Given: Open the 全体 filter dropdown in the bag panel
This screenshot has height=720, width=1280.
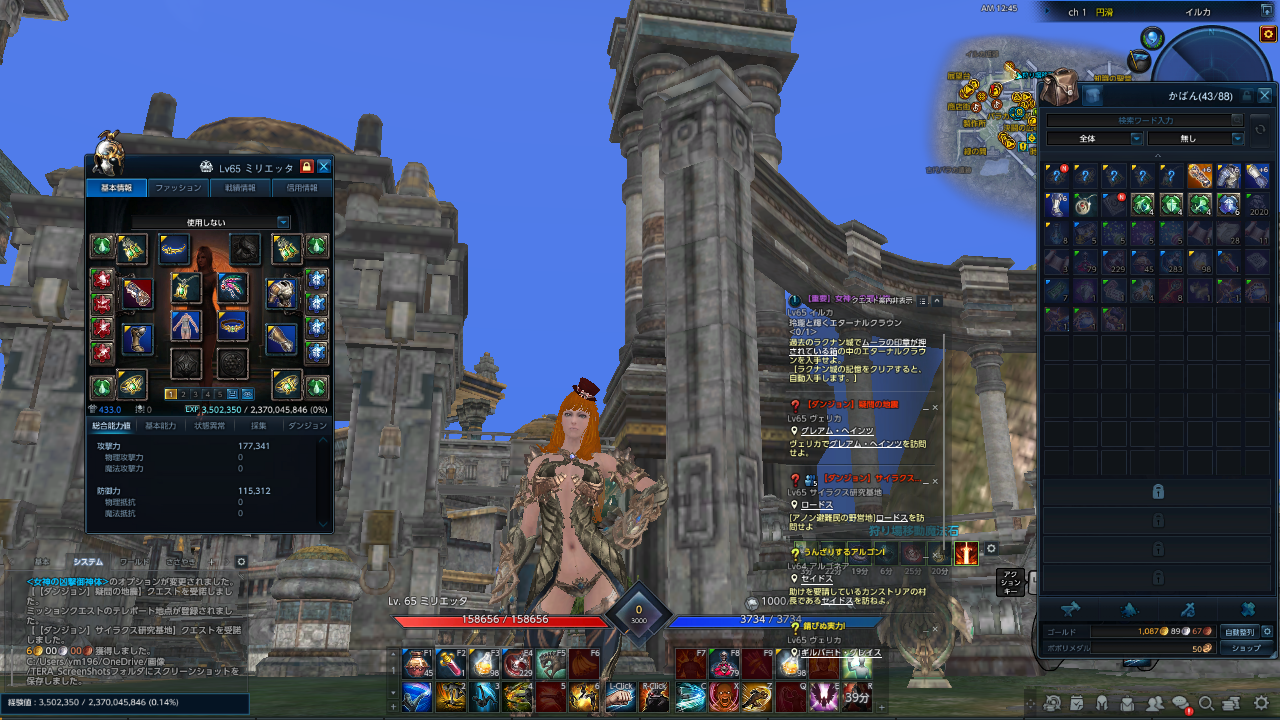Looking at the screenshot, I should click(x=1093, y=138).
